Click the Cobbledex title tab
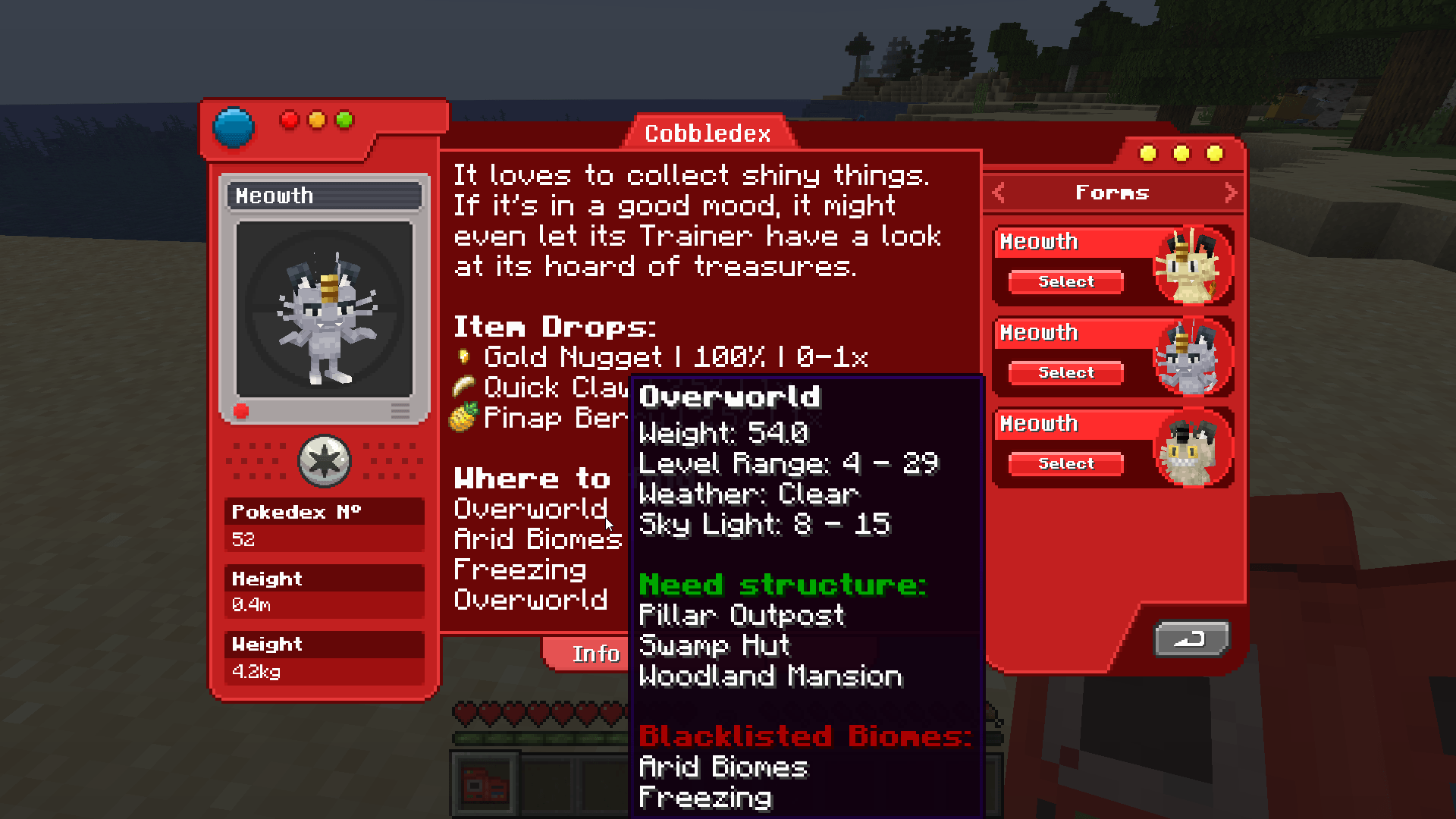The width and height of the screenshot is (1456, 819). pyautogui.click(x=708, y=133)
